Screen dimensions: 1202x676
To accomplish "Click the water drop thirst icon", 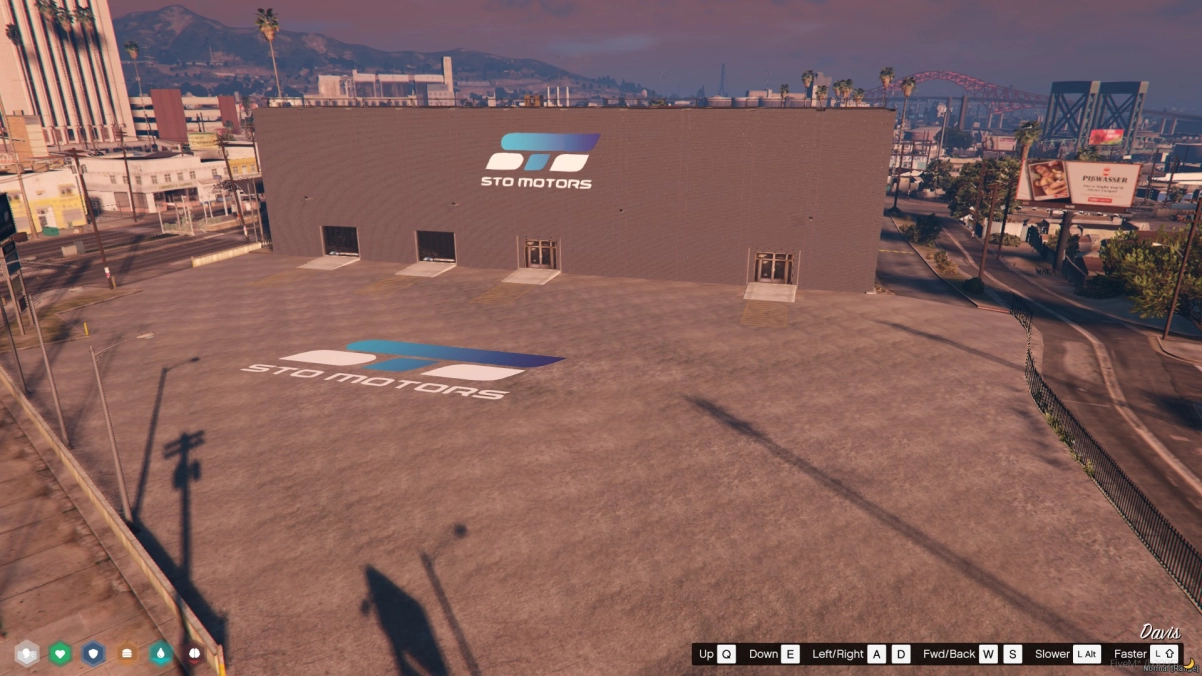I will 161,654.
